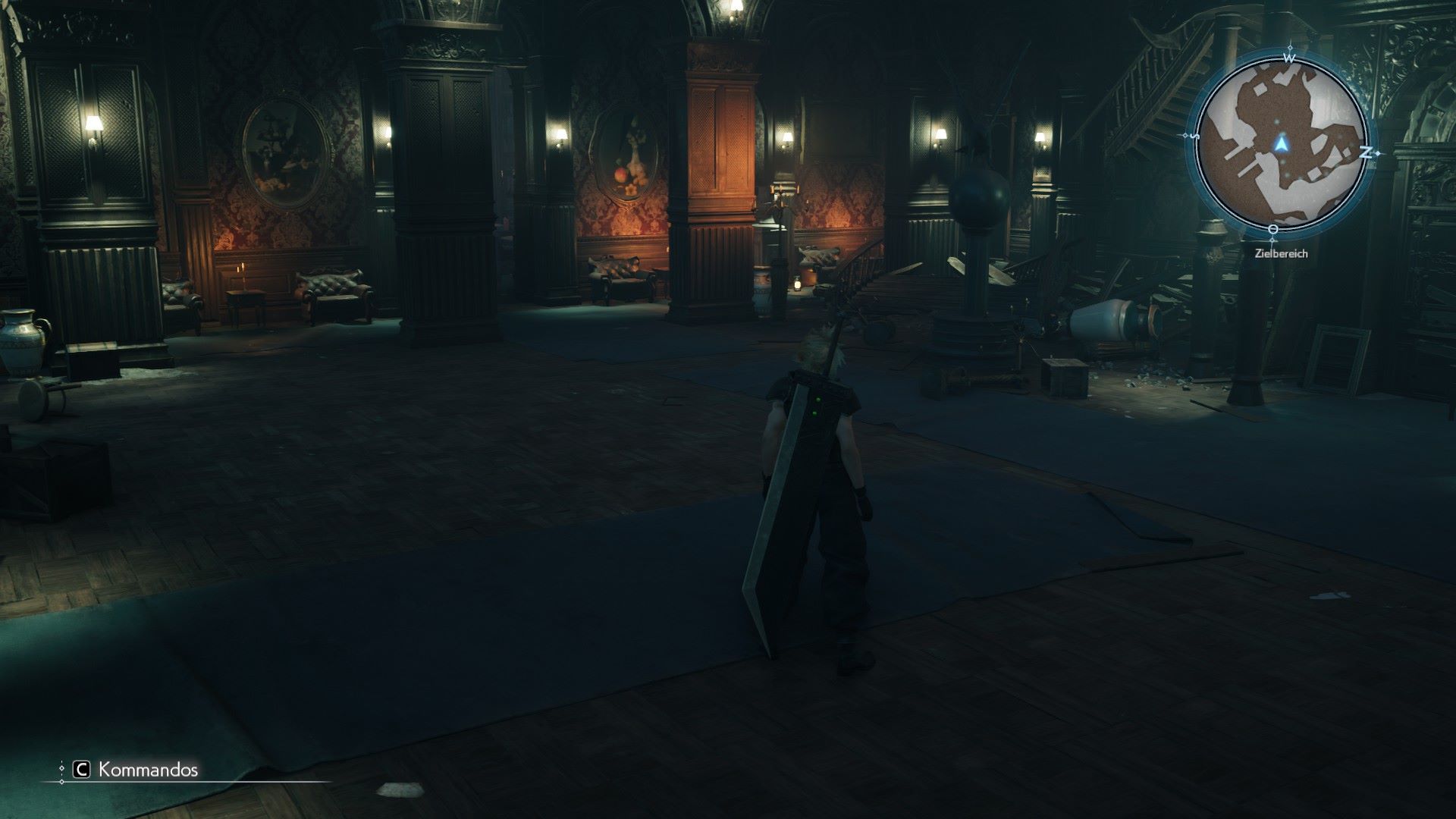Open the Kommandos command menu
Viewport: 1456px width, 819px height.
click(x=136, y=770)
